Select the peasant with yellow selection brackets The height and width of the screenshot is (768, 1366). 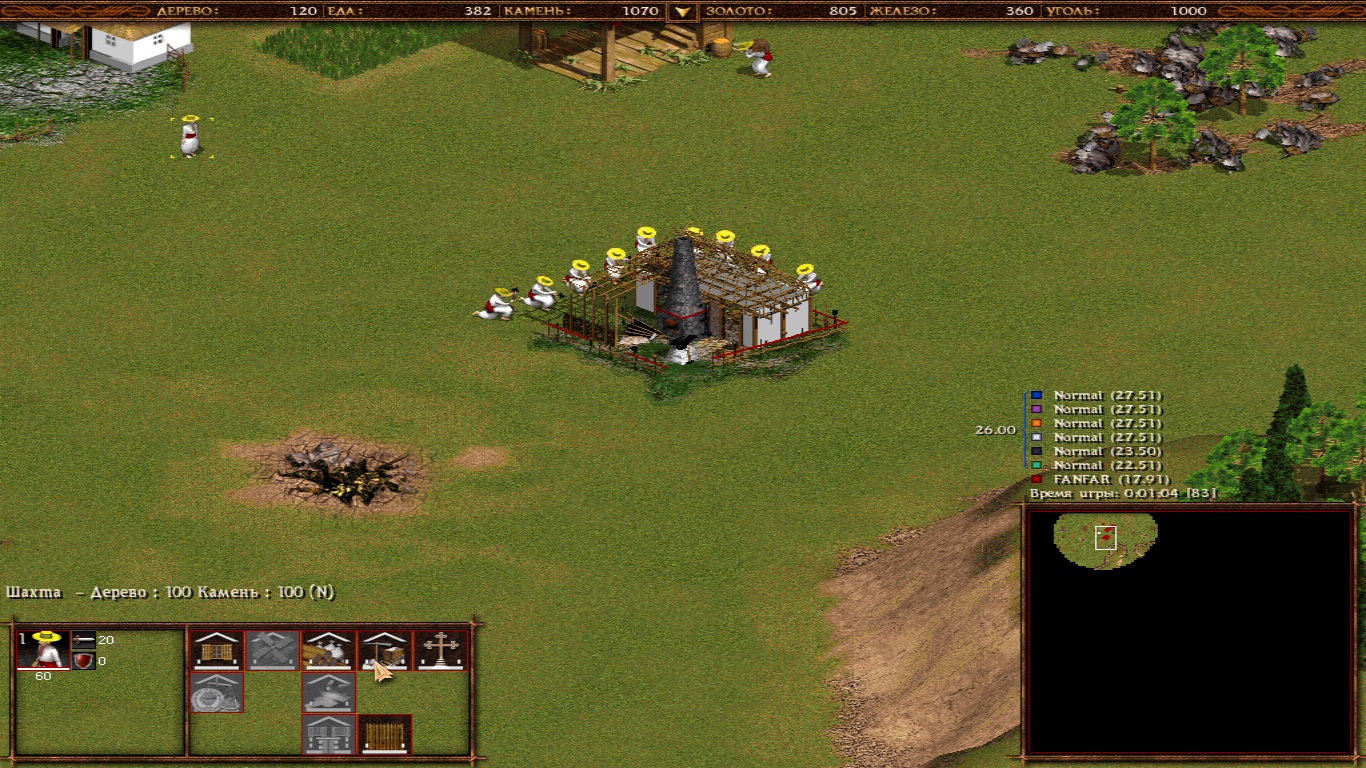coord(190,137)
